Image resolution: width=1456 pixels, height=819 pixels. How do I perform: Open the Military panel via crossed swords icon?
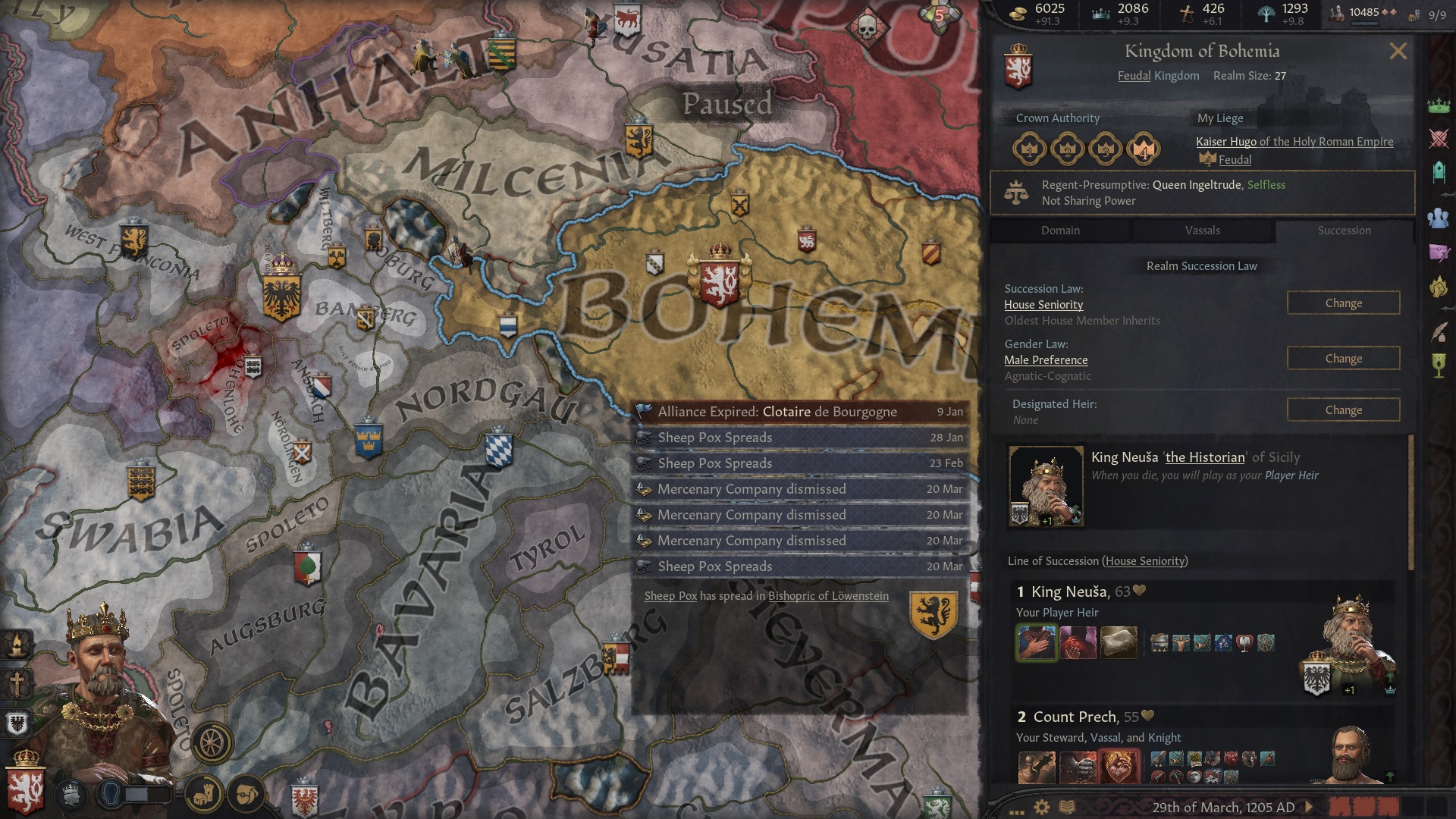1439,138
